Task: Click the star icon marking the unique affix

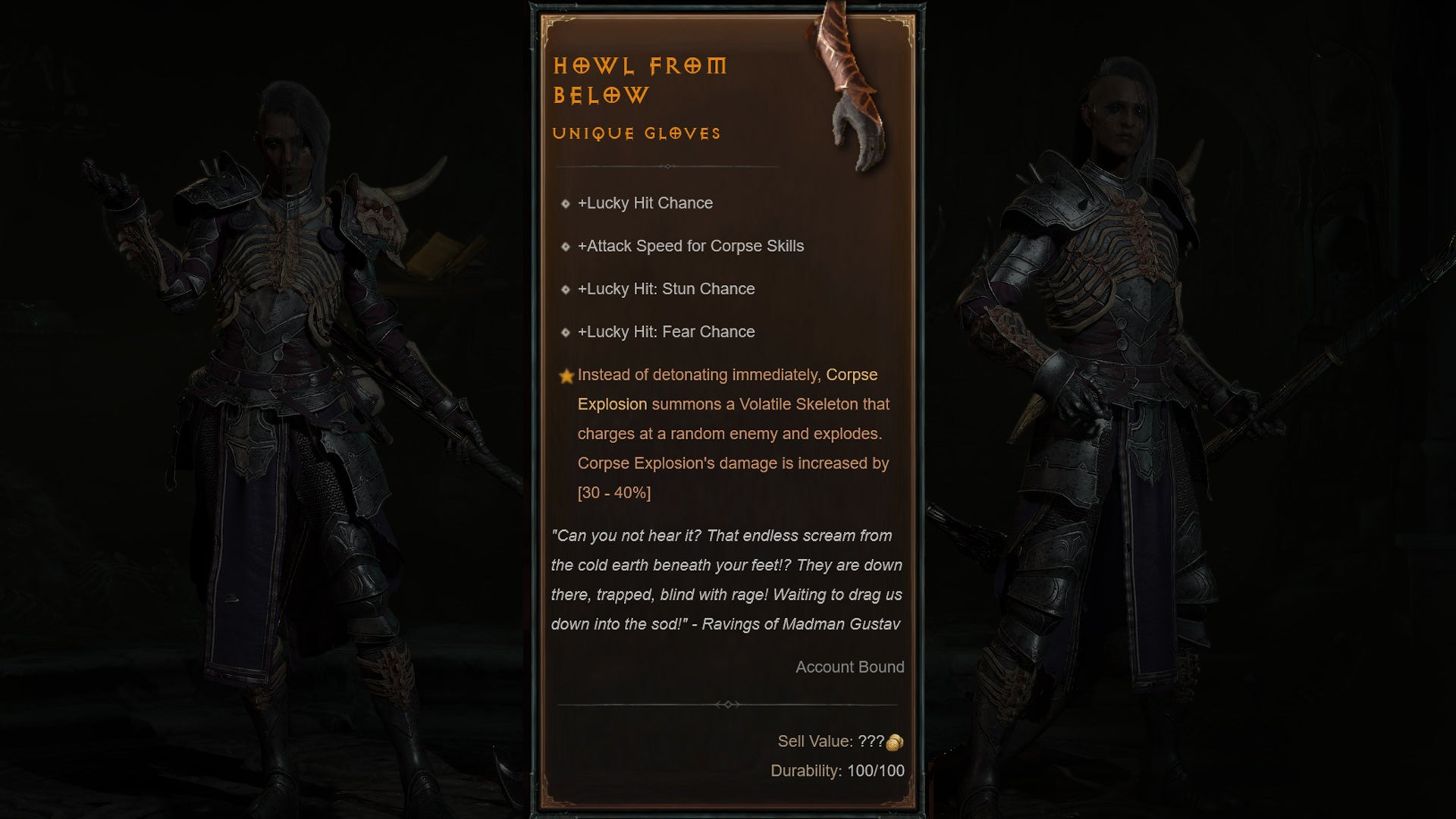Action: click(565, 375)
